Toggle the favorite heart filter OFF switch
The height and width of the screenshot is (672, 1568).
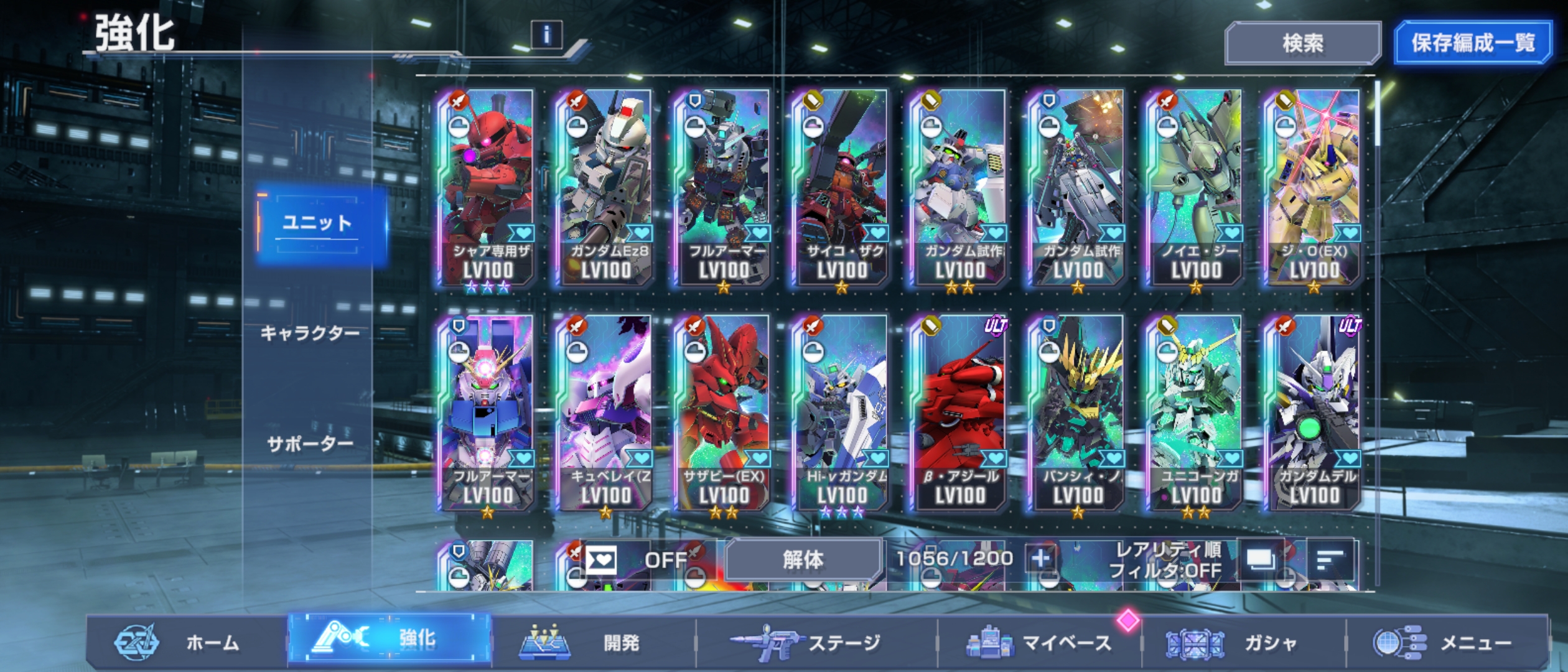coord(635,560)
